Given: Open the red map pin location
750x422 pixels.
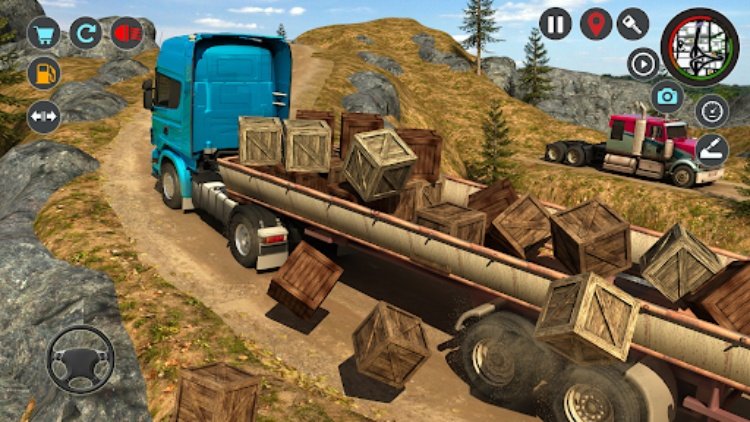Looking at the screenshot, I should pos(596,23).
